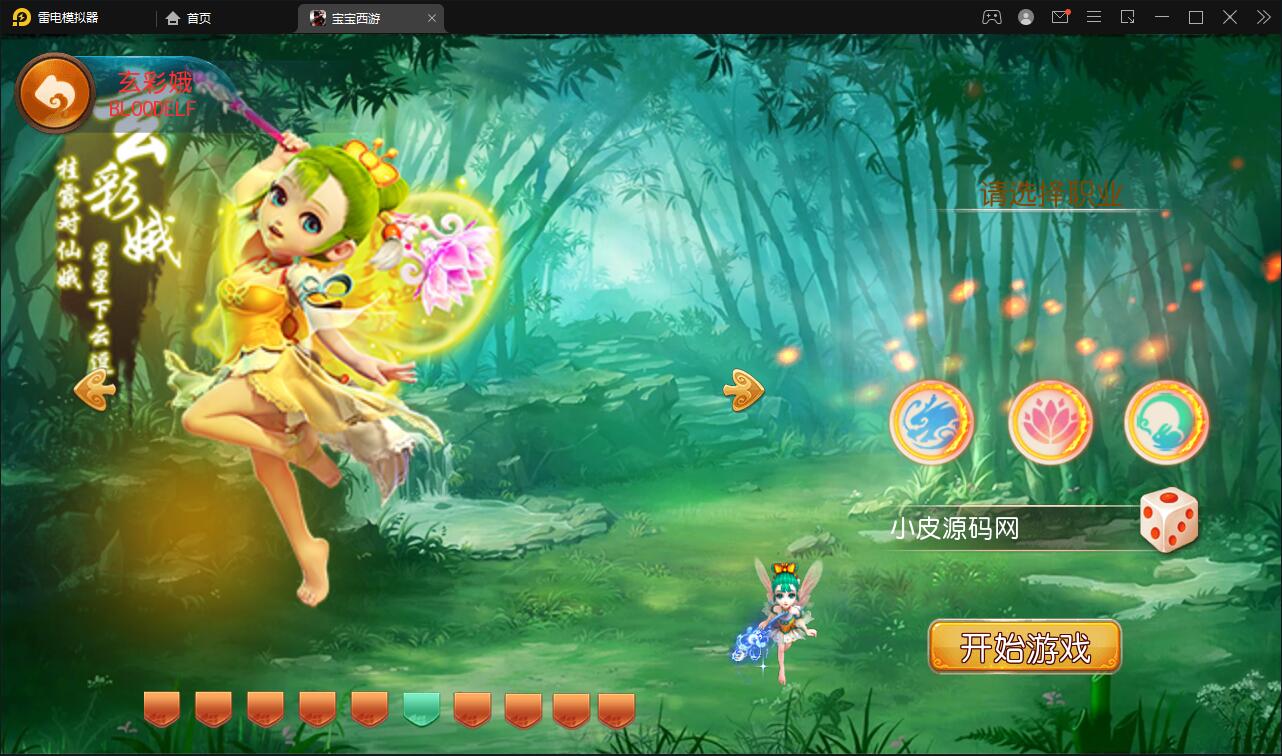
Task: Select the blue dragon faction icon
Action: 932,421
